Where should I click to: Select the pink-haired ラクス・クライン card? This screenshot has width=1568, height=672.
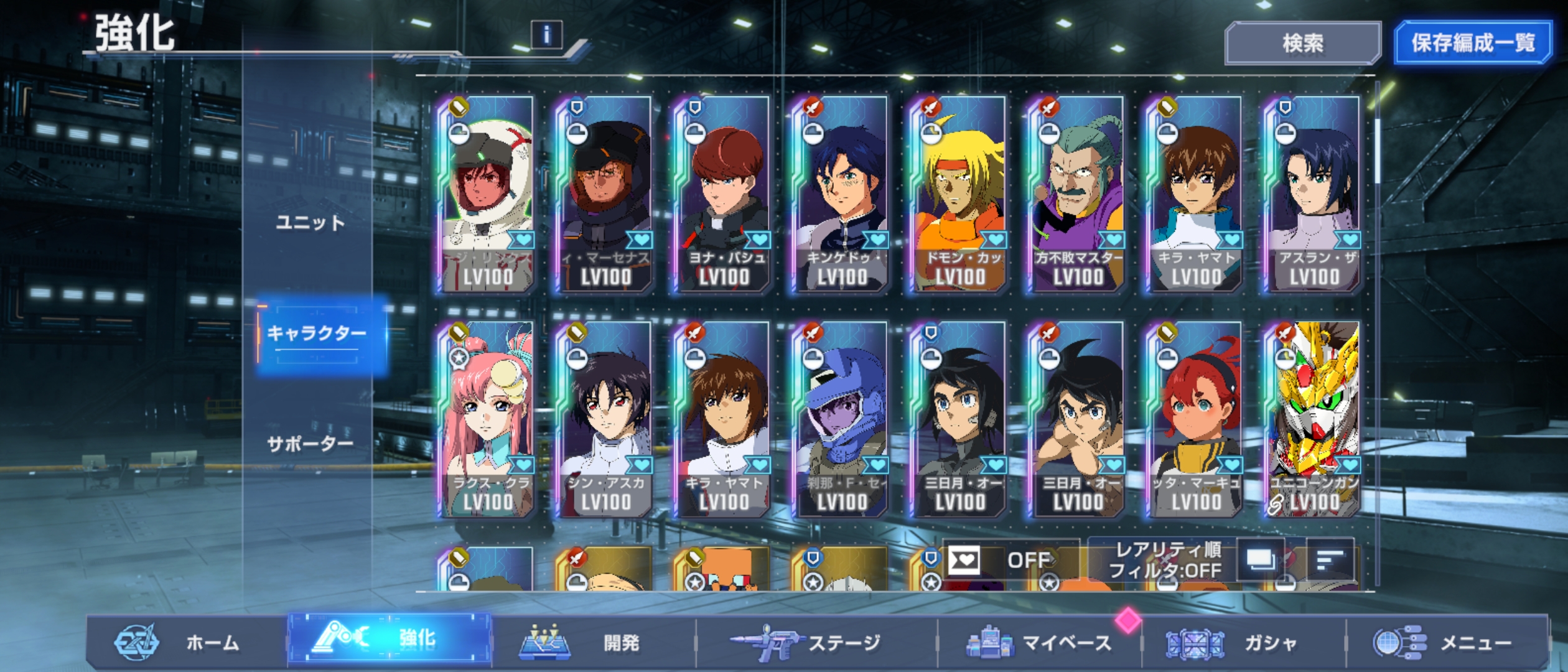487,420
